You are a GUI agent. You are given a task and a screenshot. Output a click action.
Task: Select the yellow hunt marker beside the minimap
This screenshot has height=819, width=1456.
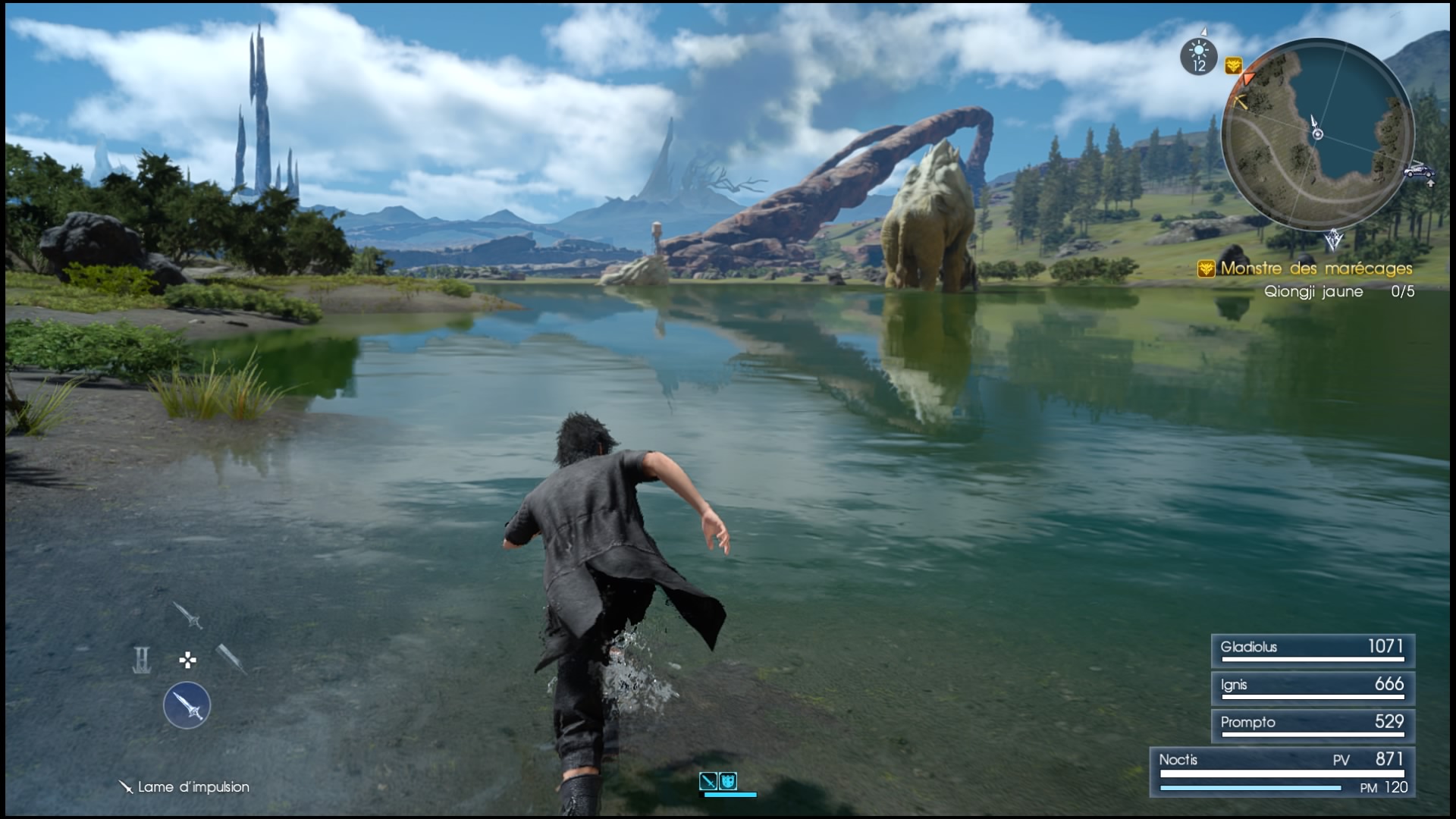pyautogui.click(x=1233, y=66)
